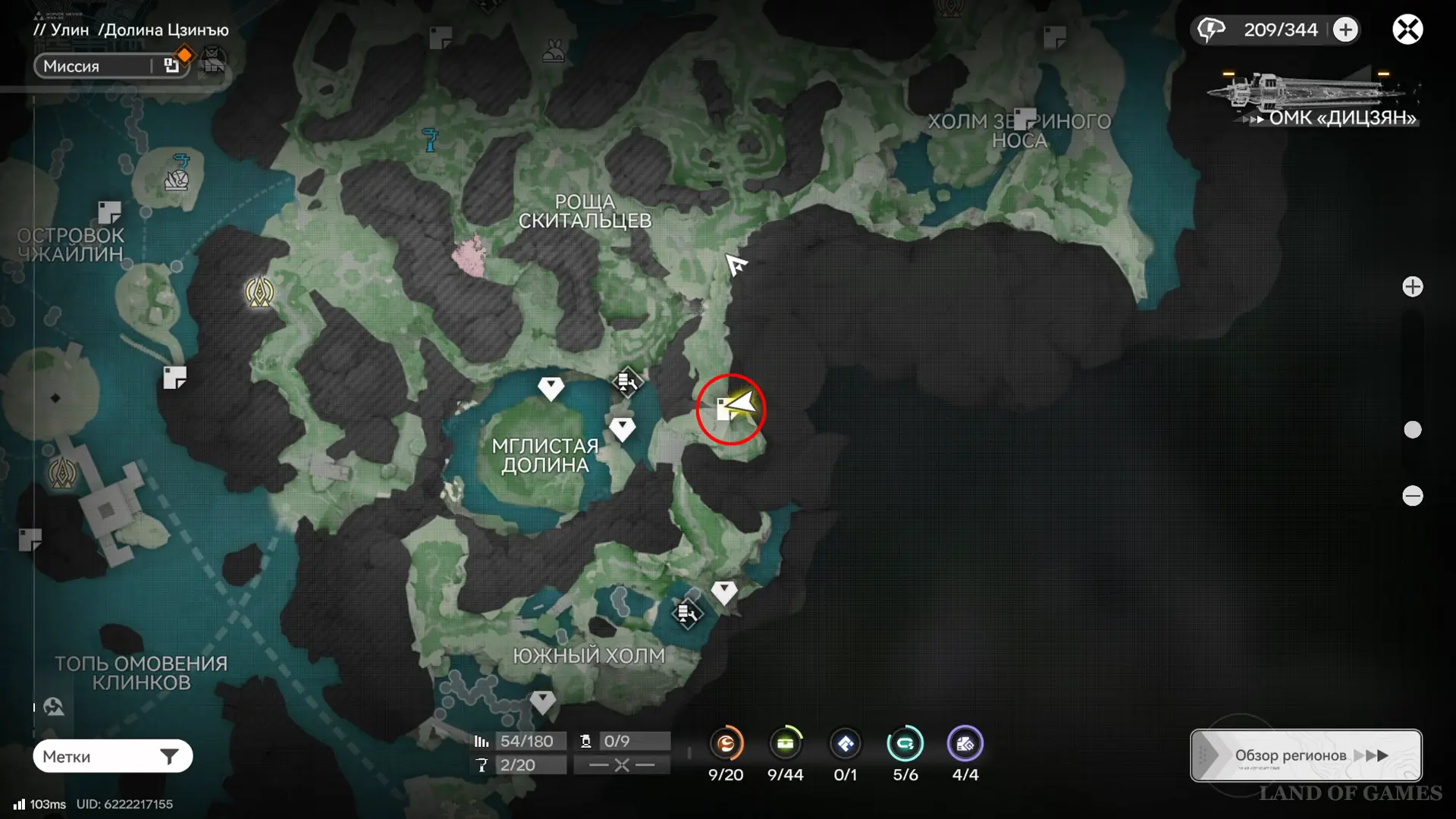
Task: Select the pink highlighted zone in Роща Скитальцев
Action: point(469,255)
